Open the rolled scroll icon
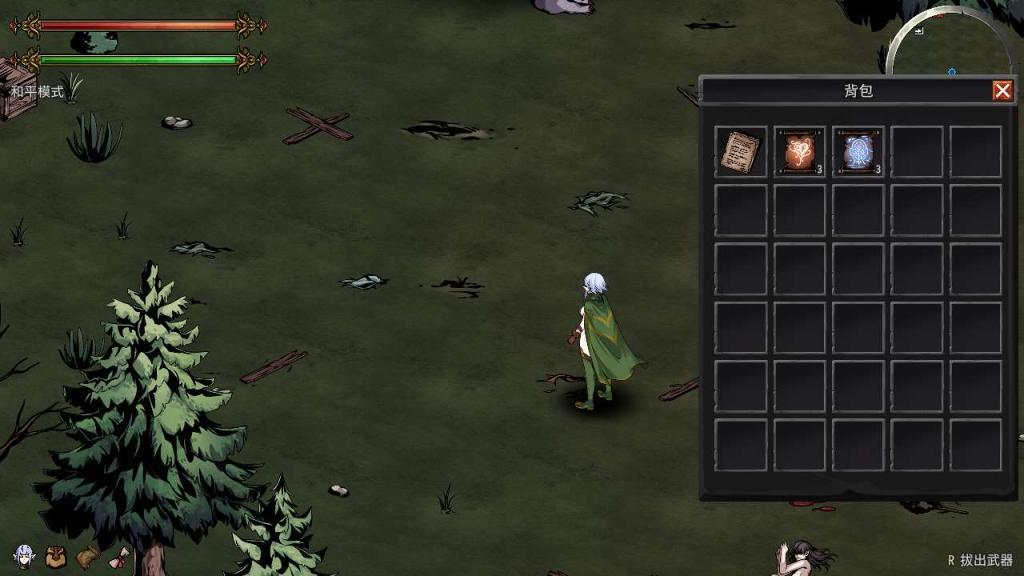This screenshot has width=1024, height=576. pyautogui.click(x=120, y=557)
